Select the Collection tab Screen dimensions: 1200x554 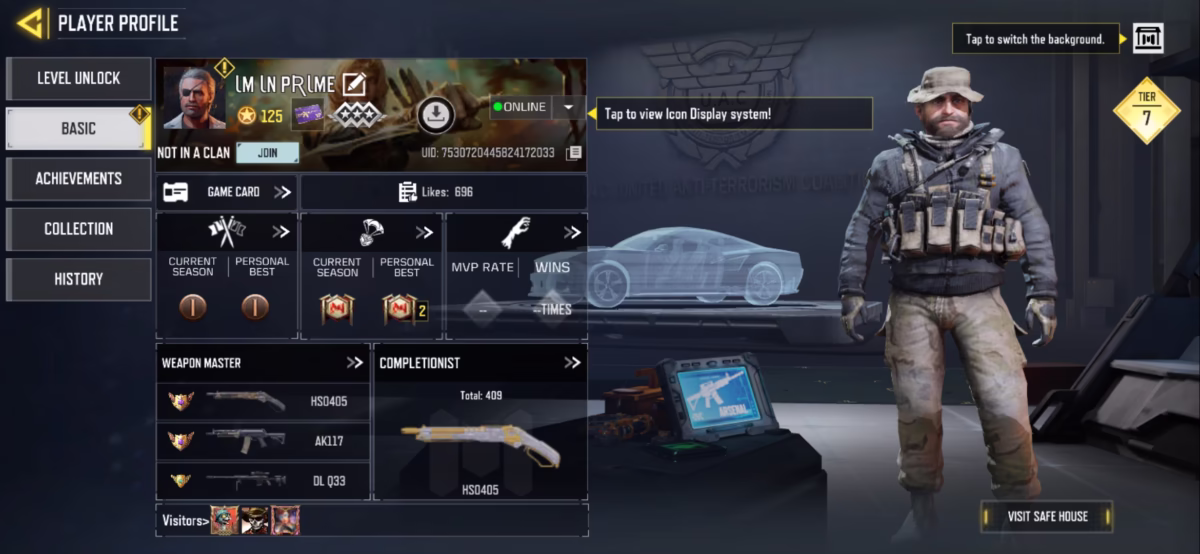tap(78, 228)
